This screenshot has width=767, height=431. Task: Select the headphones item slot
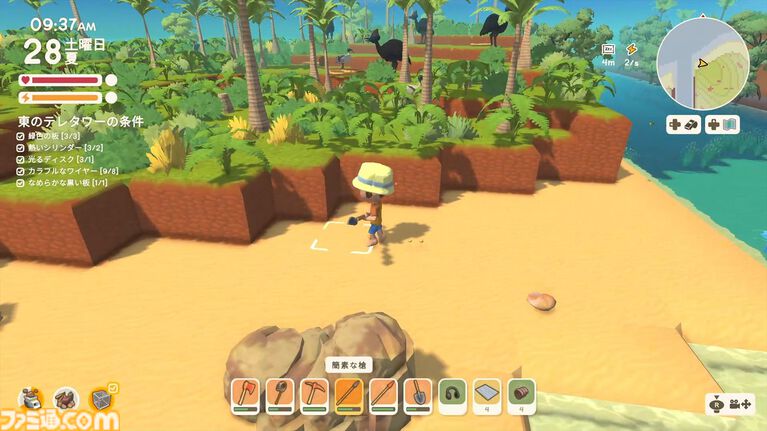[453, 395]
